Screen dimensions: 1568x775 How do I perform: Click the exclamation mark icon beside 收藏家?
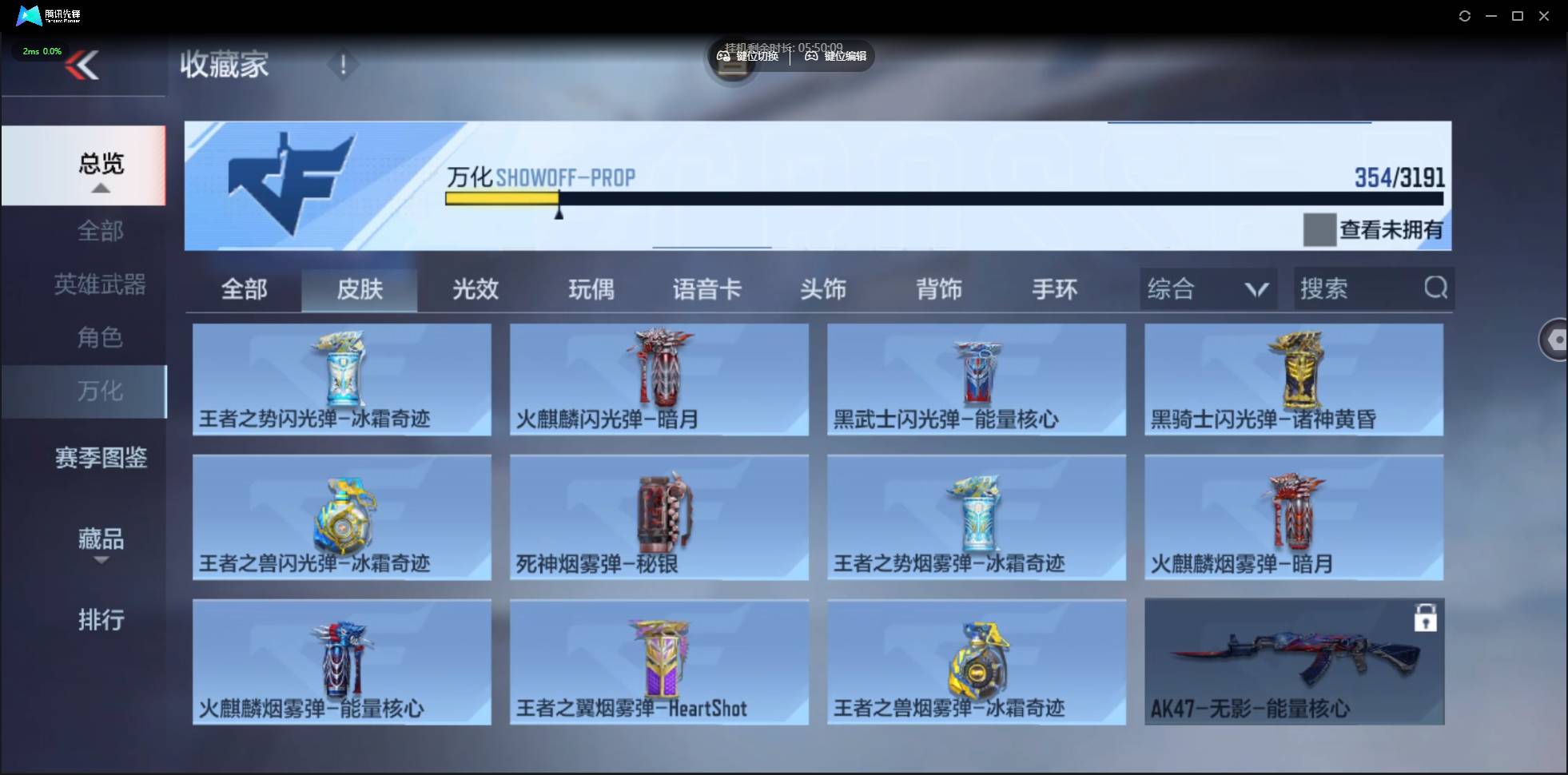pos(344,65)
